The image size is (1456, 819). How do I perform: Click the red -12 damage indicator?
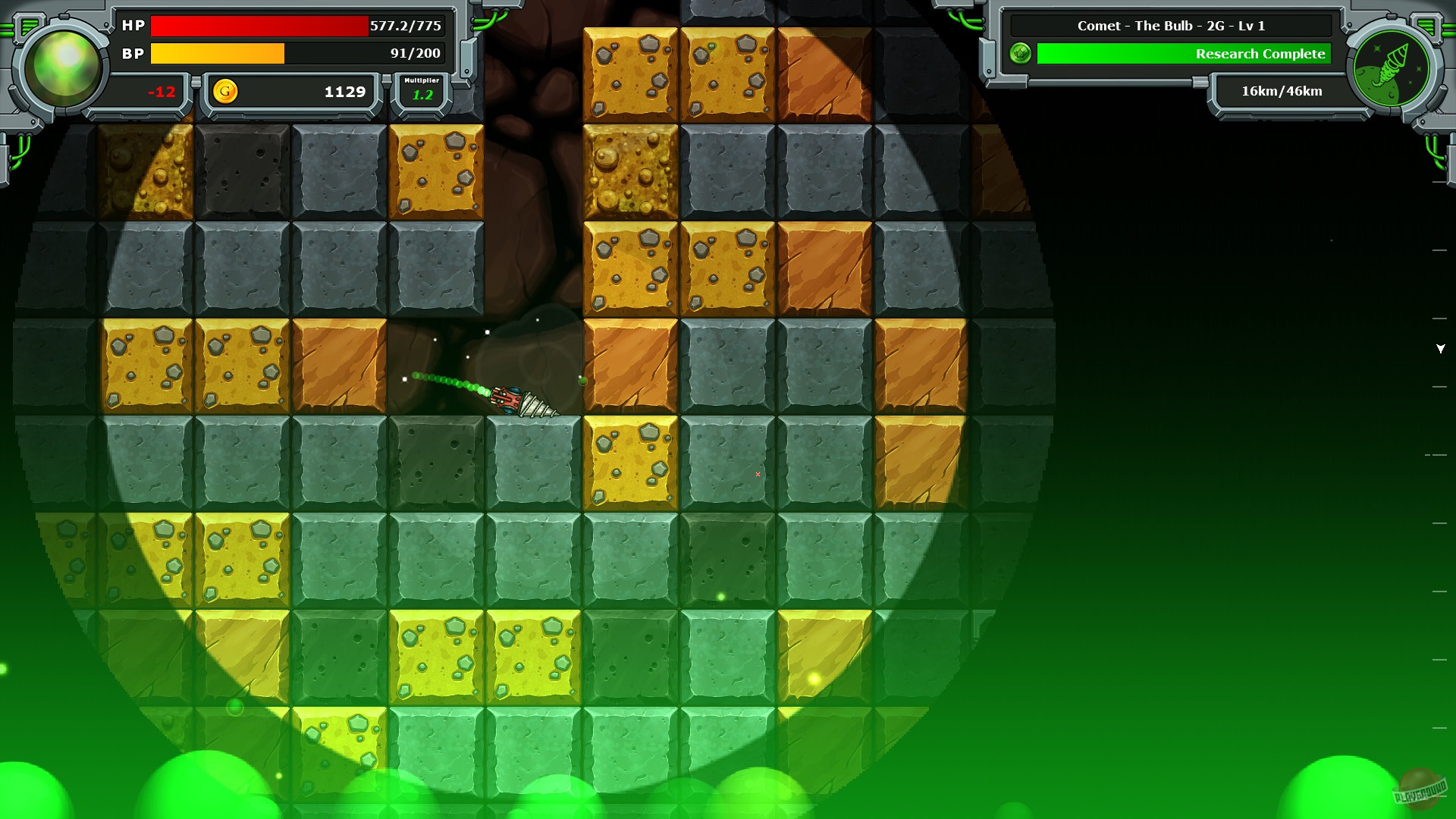point(160,92)
